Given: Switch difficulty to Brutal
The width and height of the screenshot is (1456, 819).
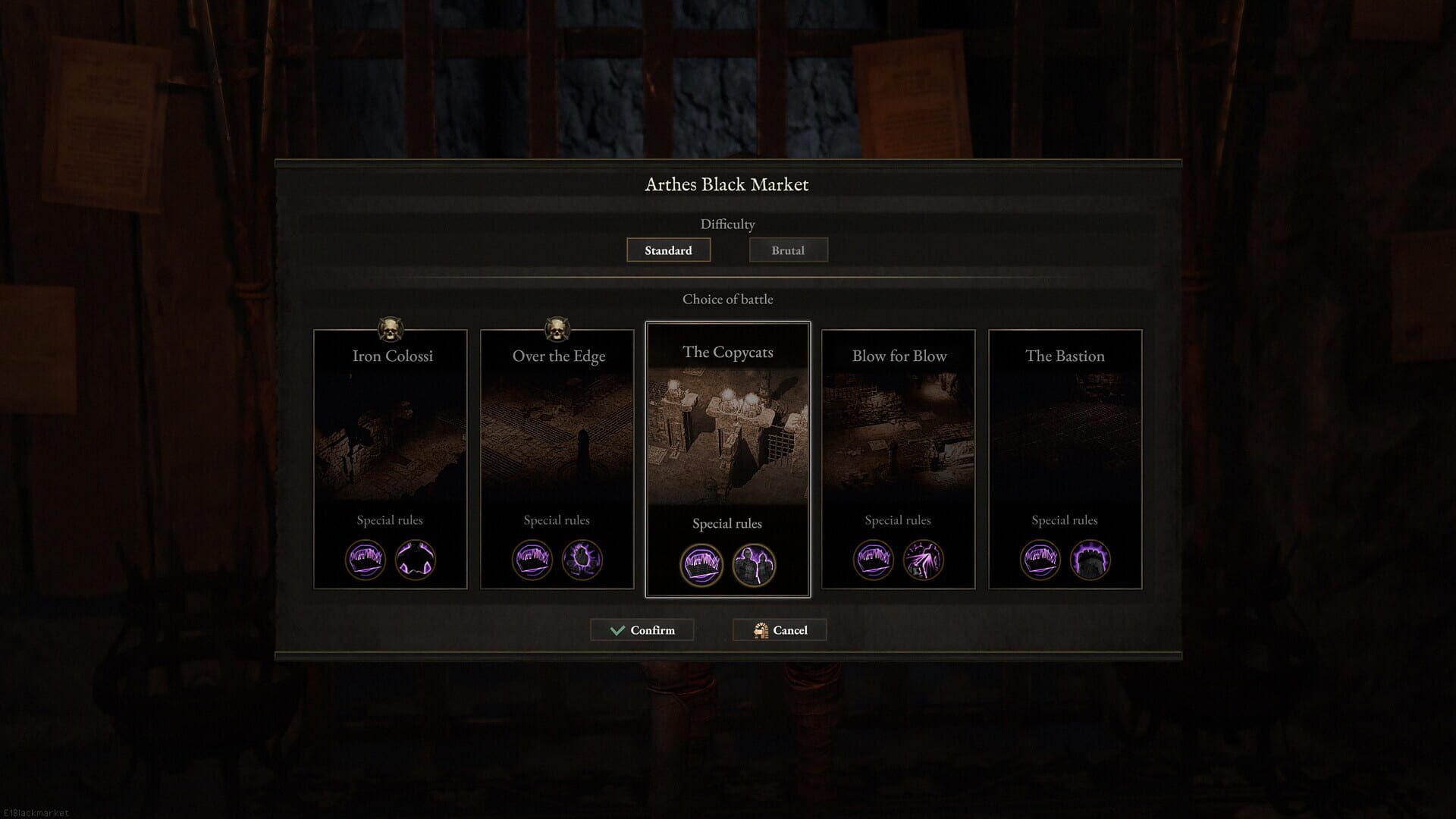Looking at the screenshot, I should click(x=788, y=250).
